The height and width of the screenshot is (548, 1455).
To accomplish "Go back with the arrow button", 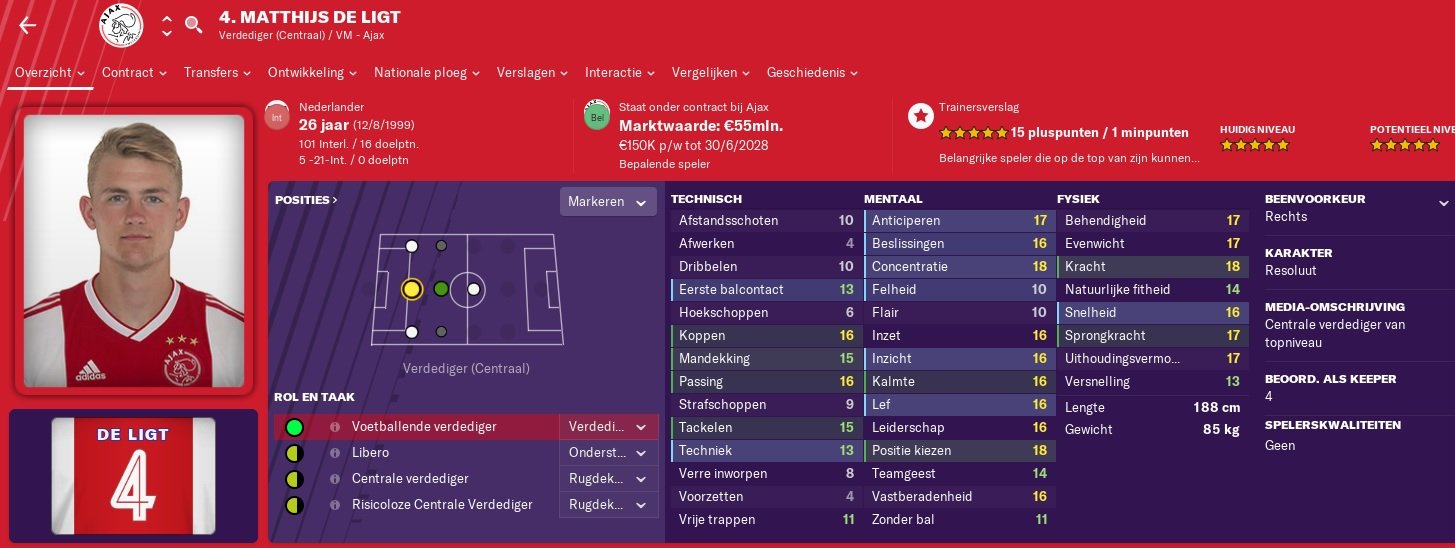I will 27,26.
